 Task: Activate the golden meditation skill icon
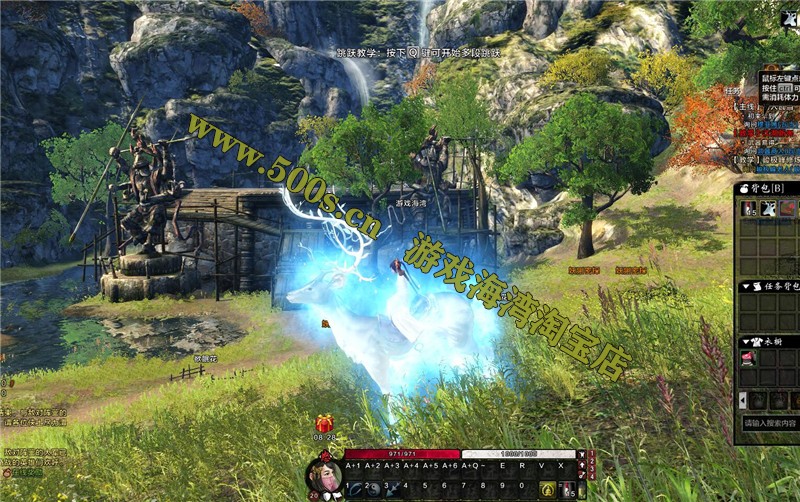click(x=548, y=489)
